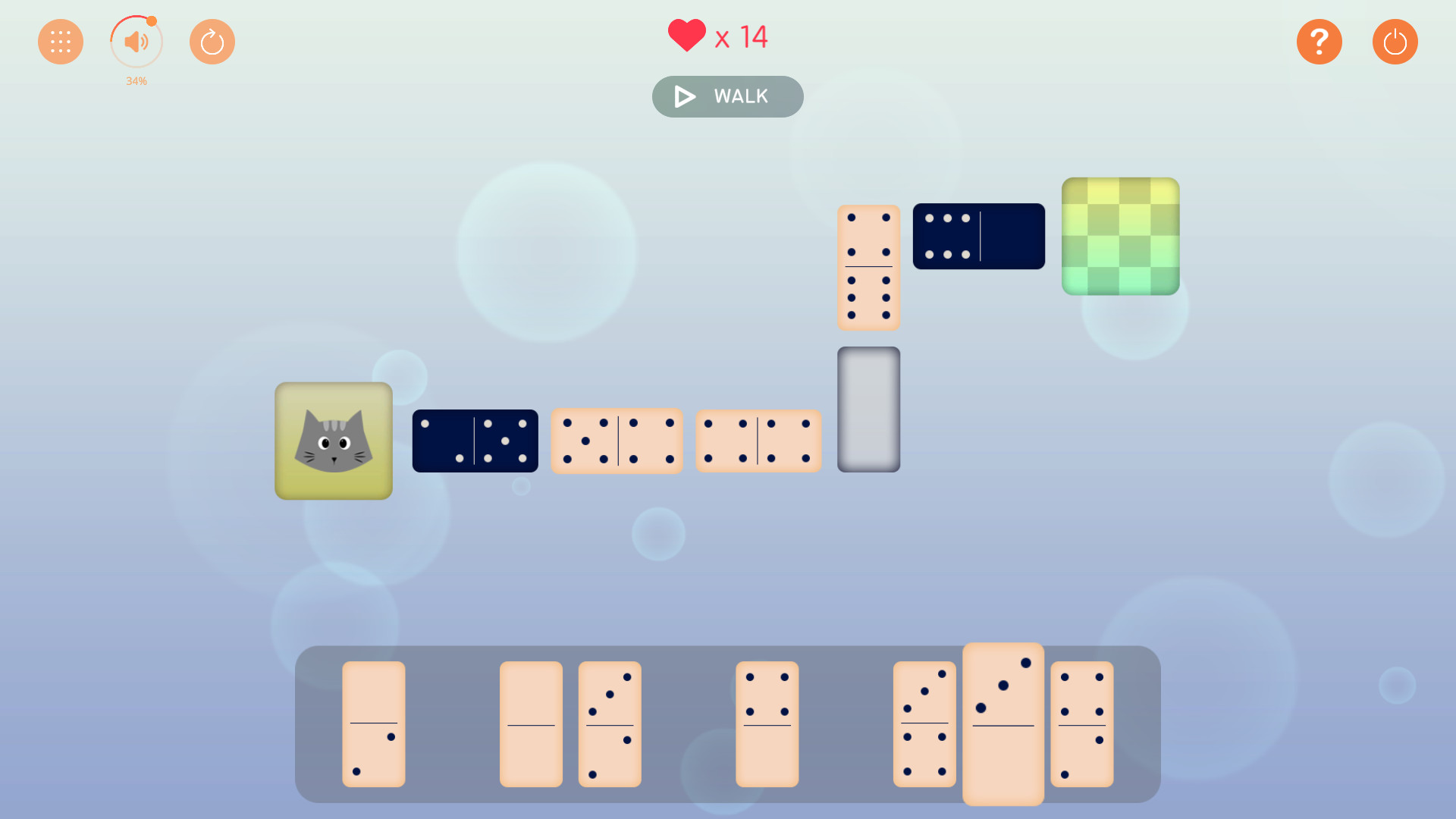Restart the level with the replay icon
This screenshot has width=1456, height=819.
click(x=212, y=42)
